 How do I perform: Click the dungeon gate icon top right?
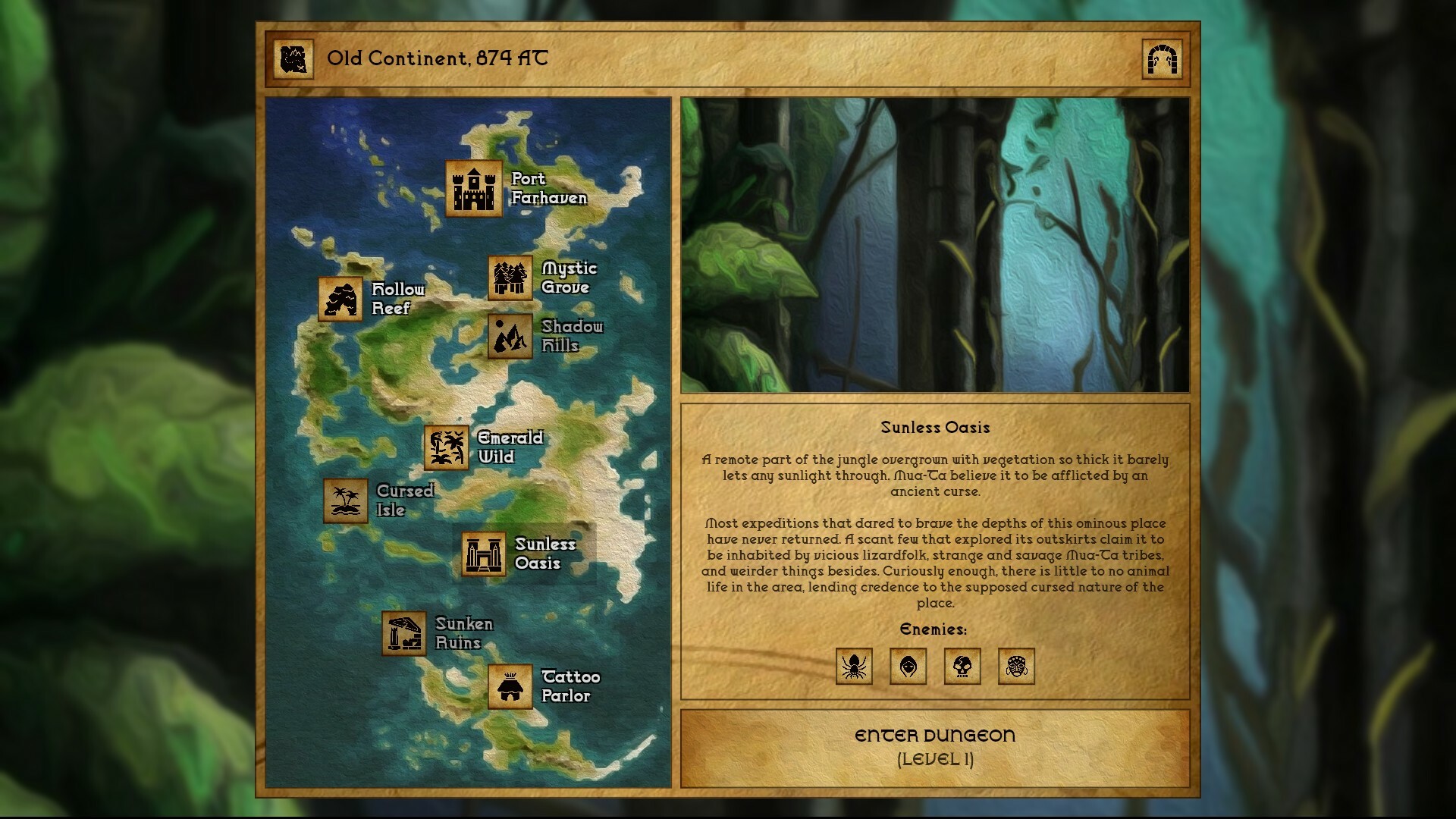pos(1162,59)
